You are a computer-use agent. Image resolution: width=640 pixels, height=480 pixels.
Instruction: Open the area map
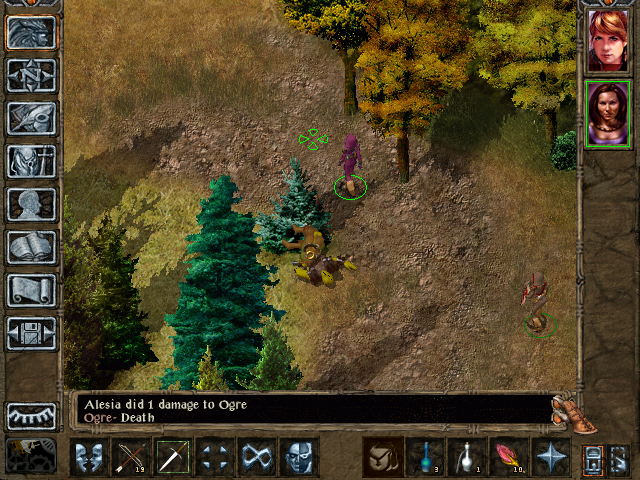(31, 74)
